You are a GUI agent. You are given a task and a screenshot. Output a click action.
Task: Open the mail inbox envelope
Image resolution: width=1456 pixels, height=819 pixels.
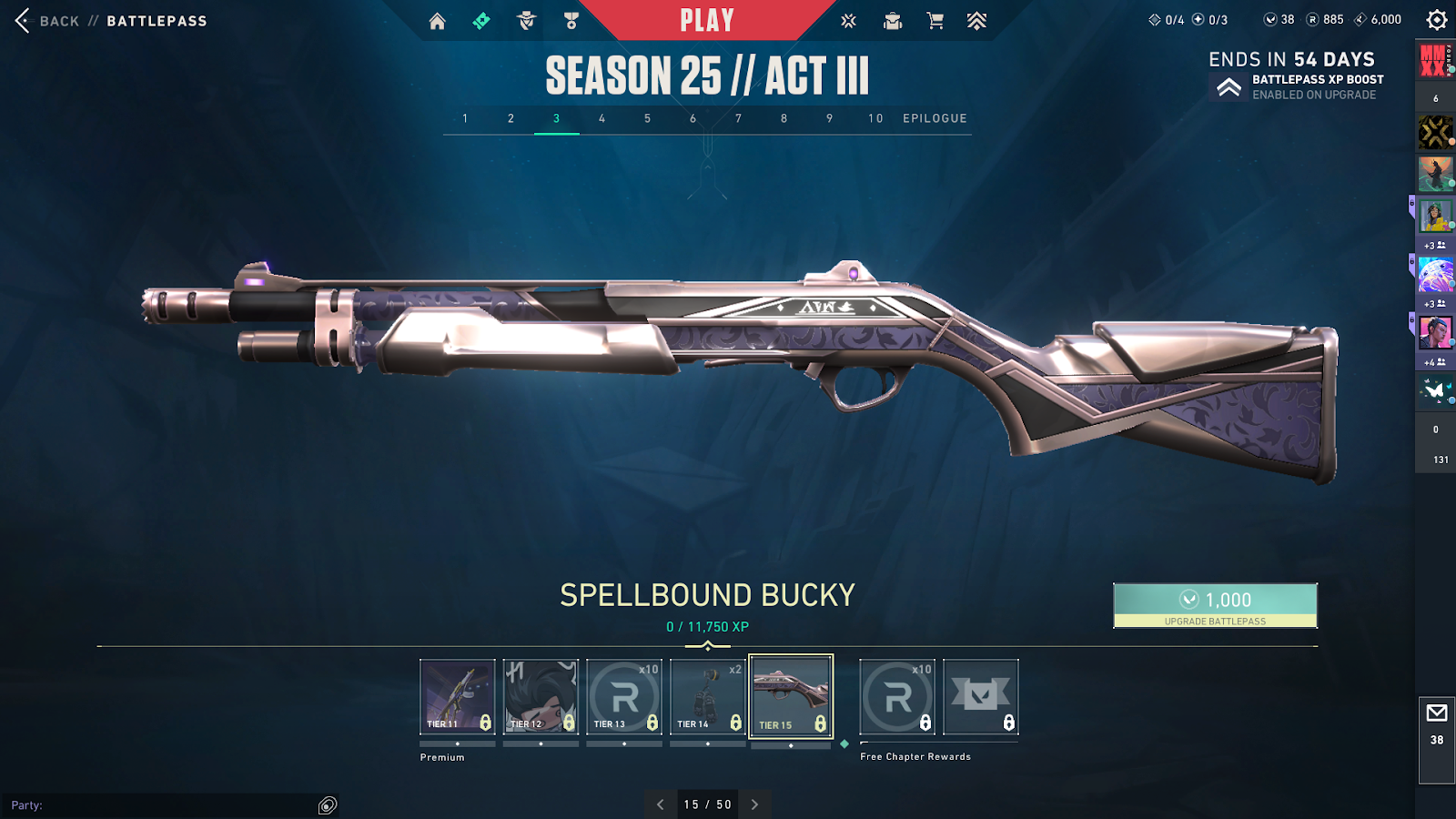(1437, 713)
